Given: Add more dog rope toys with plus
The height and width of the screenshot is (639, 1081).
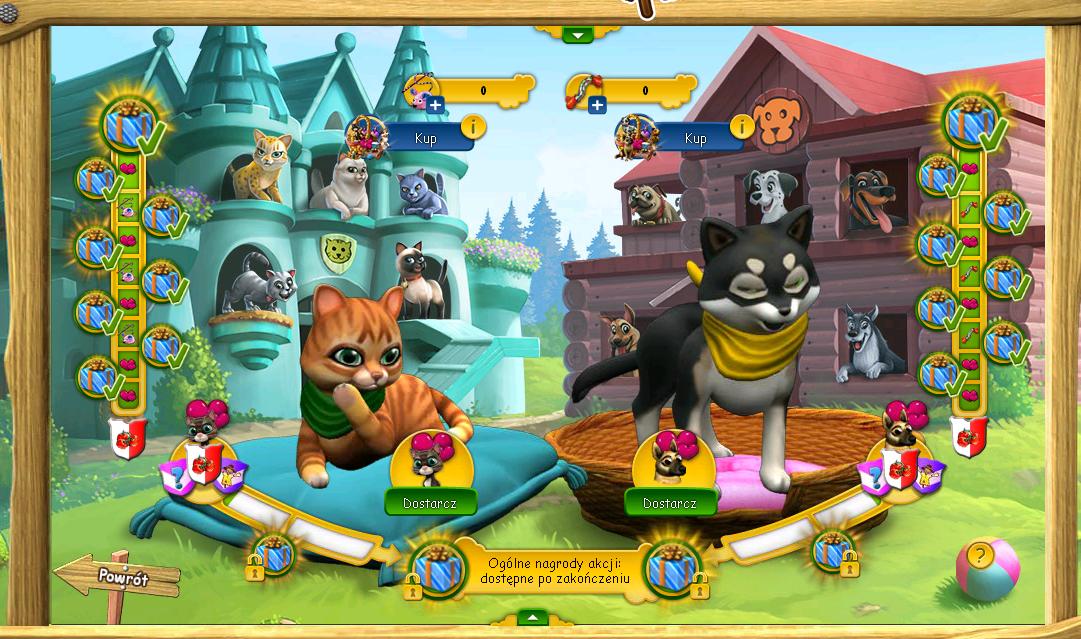Looking at the screenshot, I should click(597, 104).
